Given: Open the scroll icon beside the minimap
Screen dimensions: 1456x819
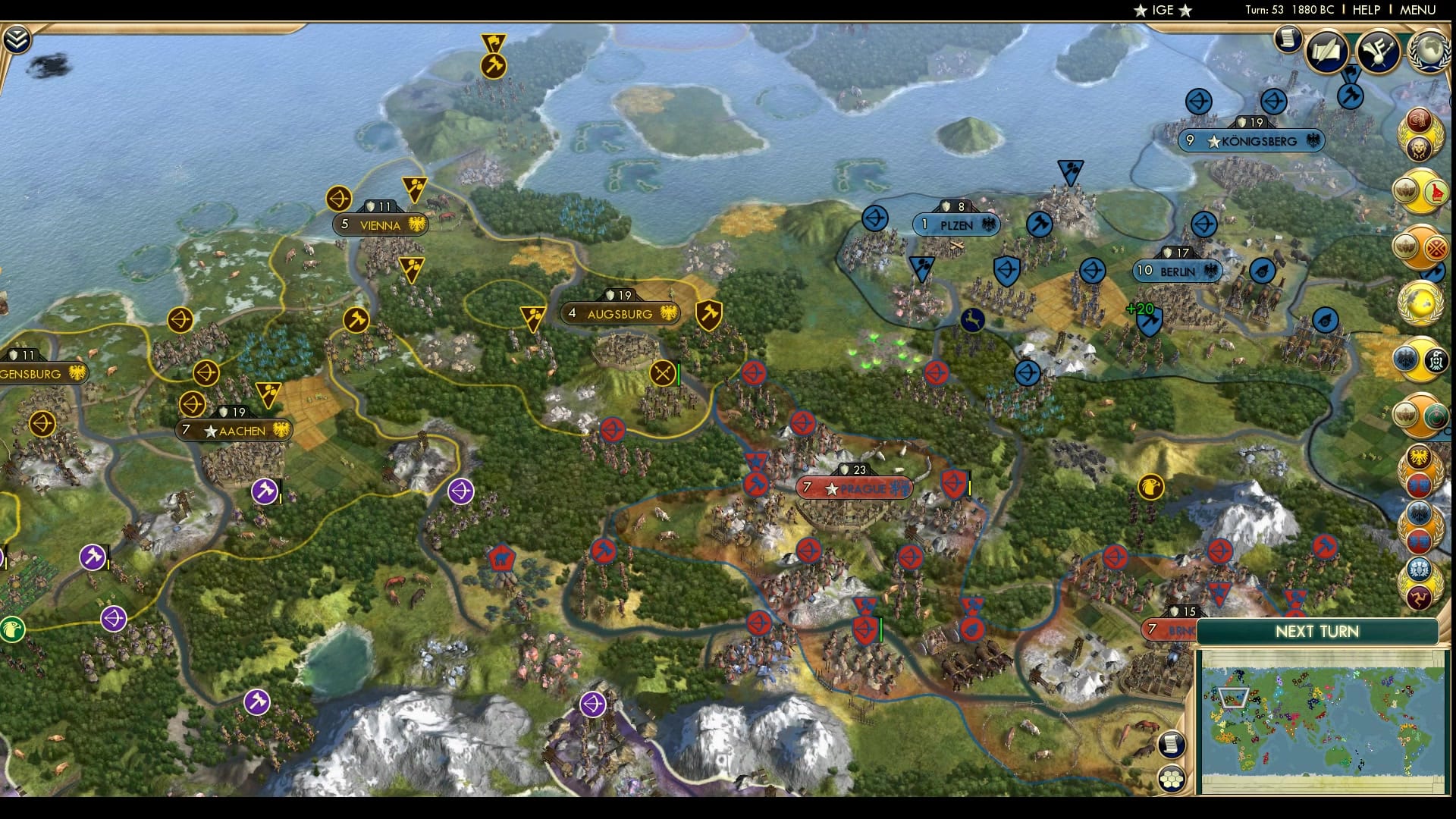Looking at the screenshot, I should coord(1172,744).
